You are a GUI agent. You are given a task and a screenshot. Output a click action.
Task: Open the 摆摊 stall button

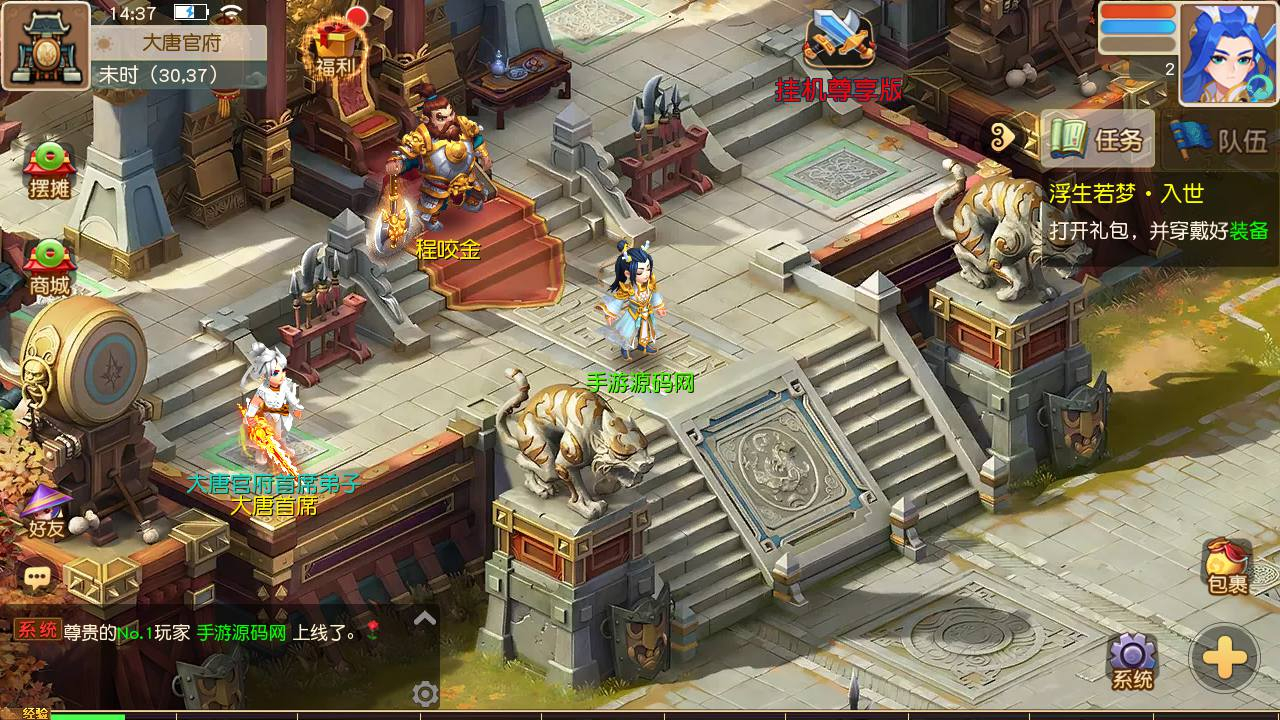click(48, 171)
